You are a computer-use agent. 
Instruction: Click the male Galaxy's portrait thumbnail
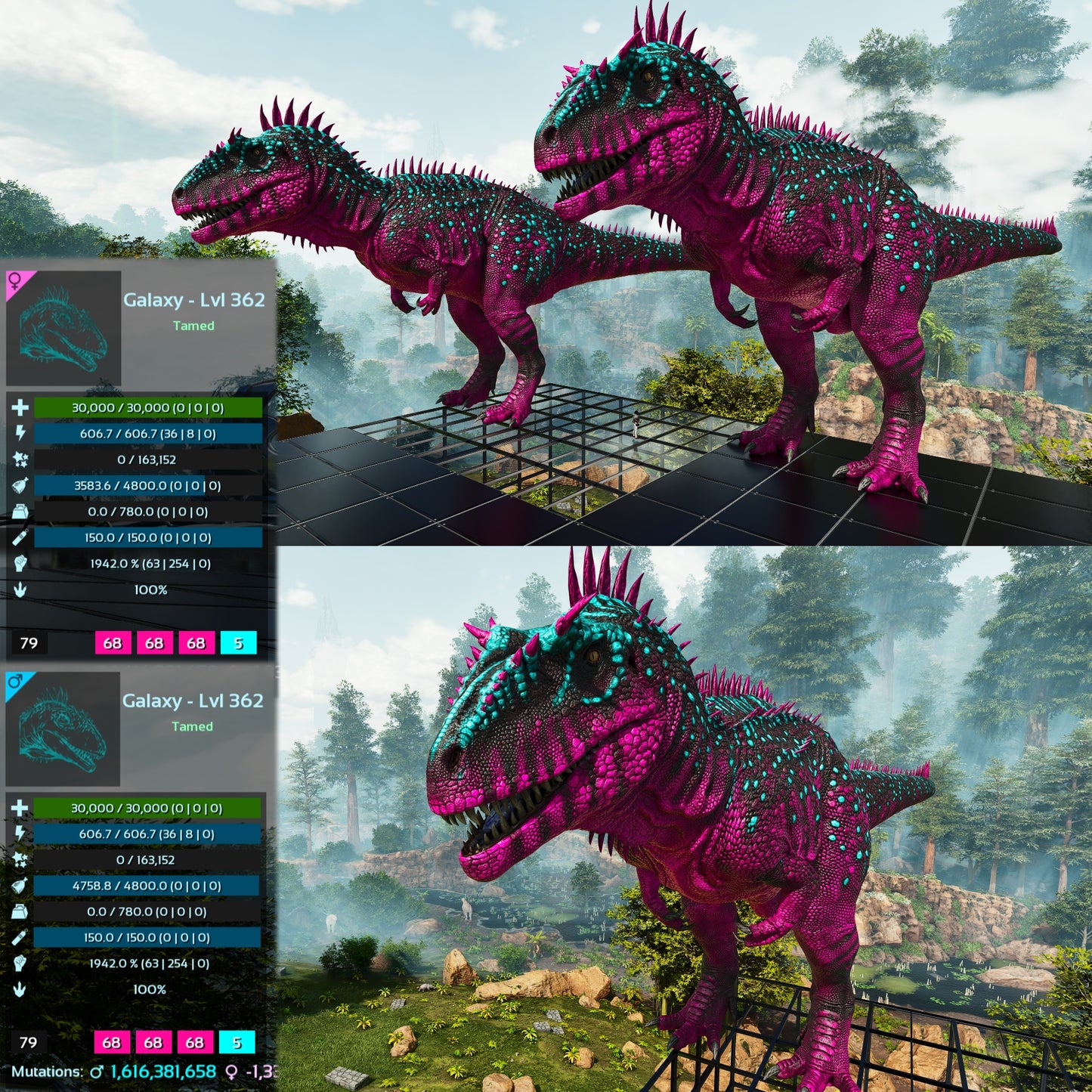[x=63, y=729]
